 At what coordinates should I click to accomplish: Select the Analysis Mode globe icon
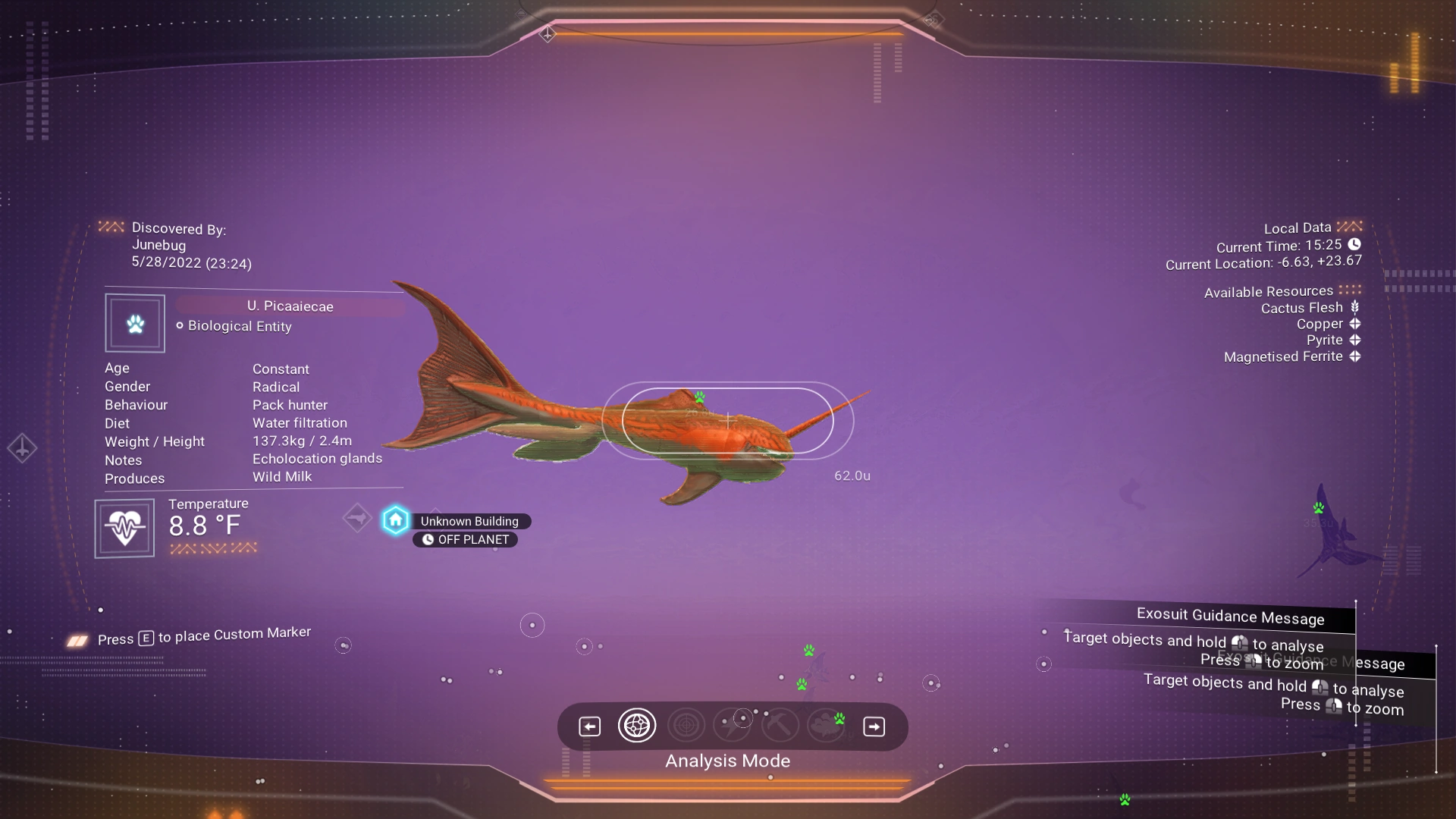[636, 726]
